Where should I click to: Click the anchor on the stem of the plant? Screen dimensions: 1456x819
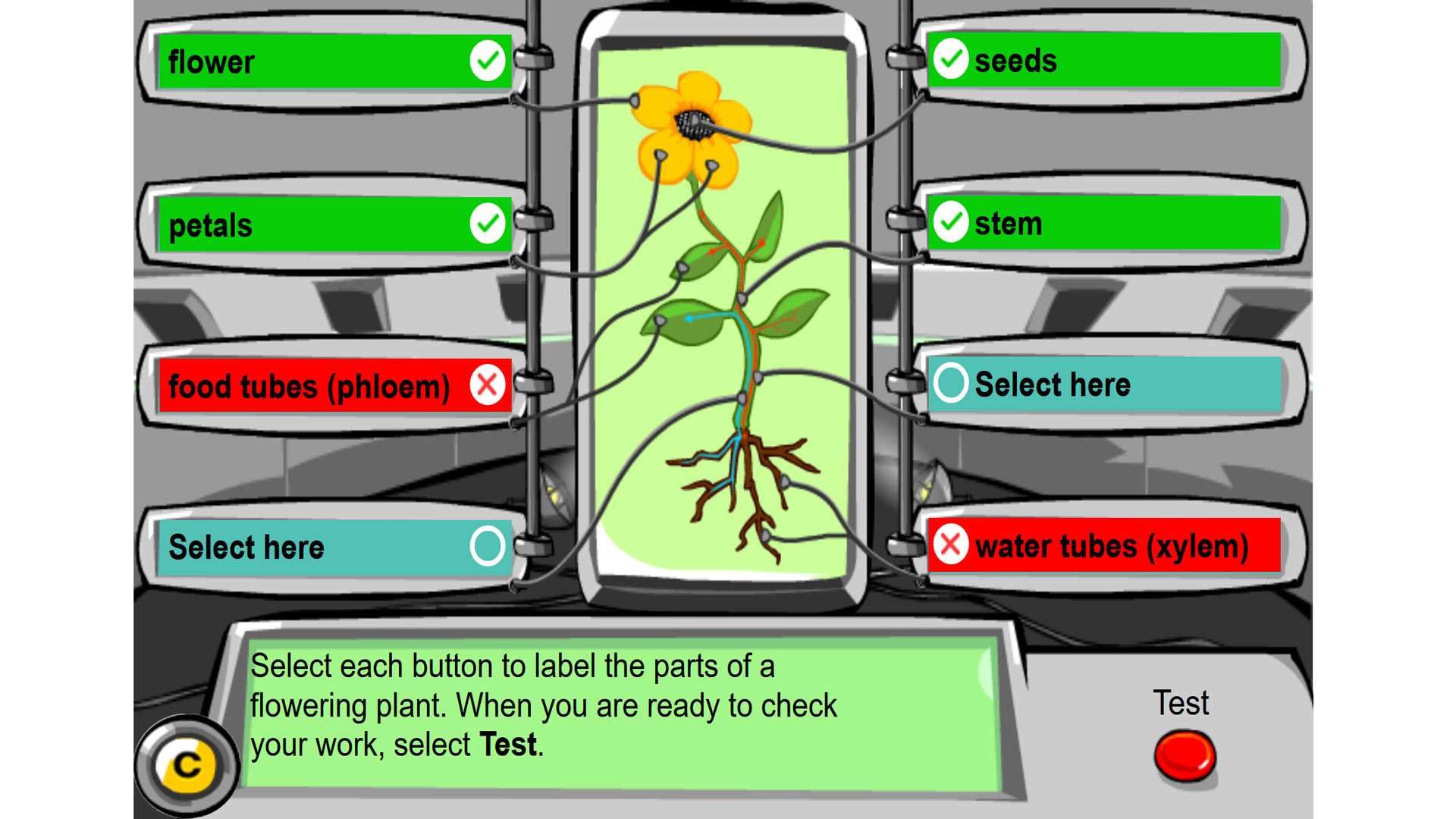coord(743,296)
